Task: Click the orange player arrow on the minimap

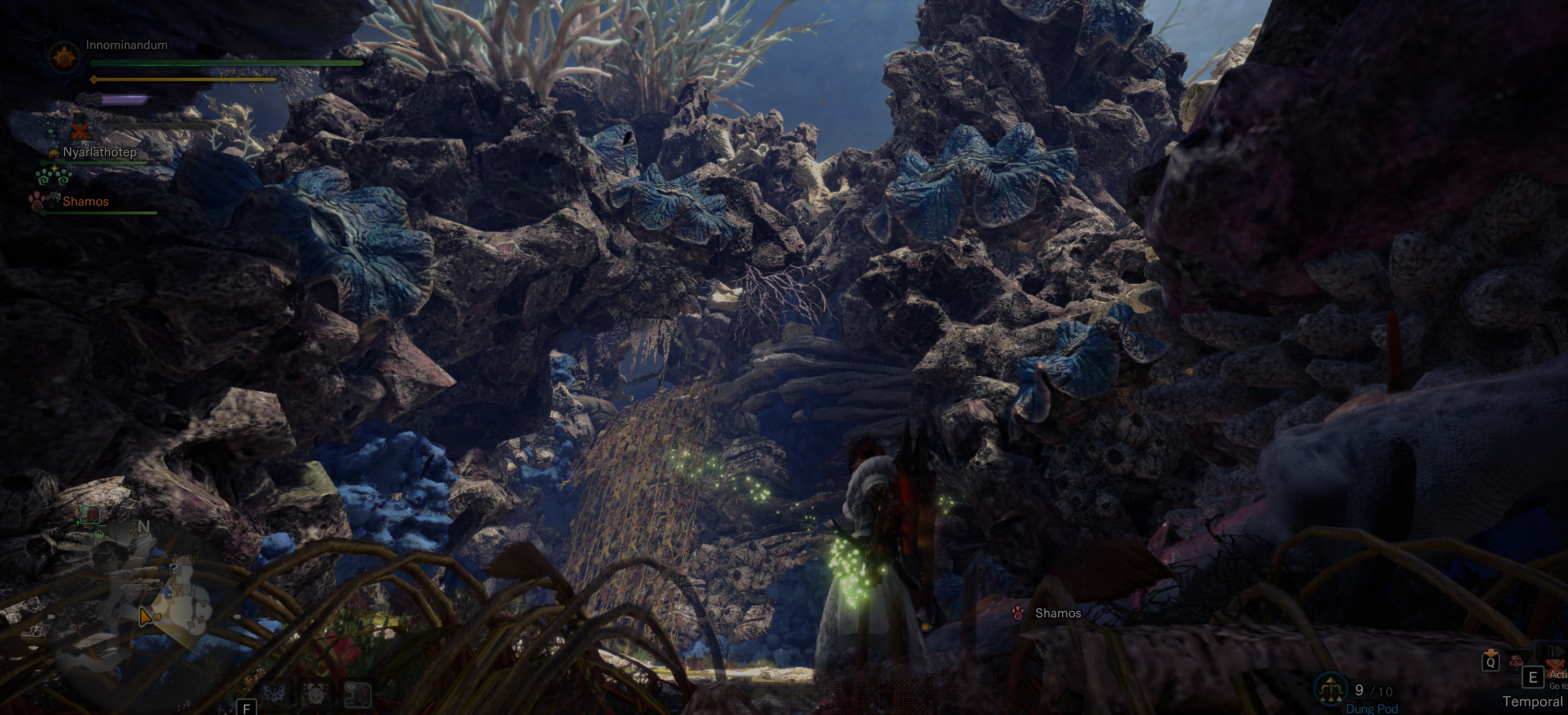Action: point(146,616)
